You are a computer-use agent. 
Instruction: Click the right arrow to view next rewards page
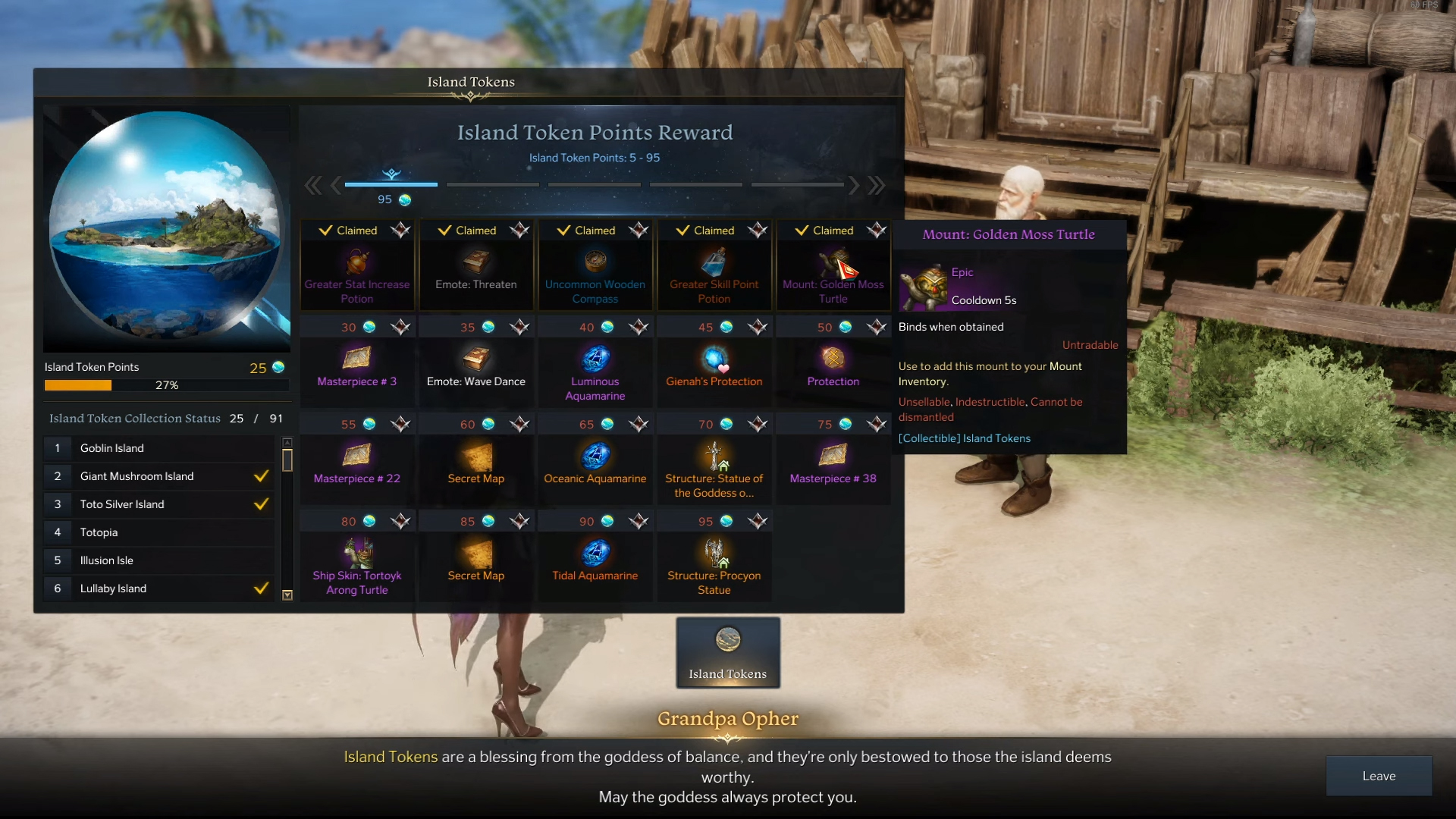pos(854,184)
